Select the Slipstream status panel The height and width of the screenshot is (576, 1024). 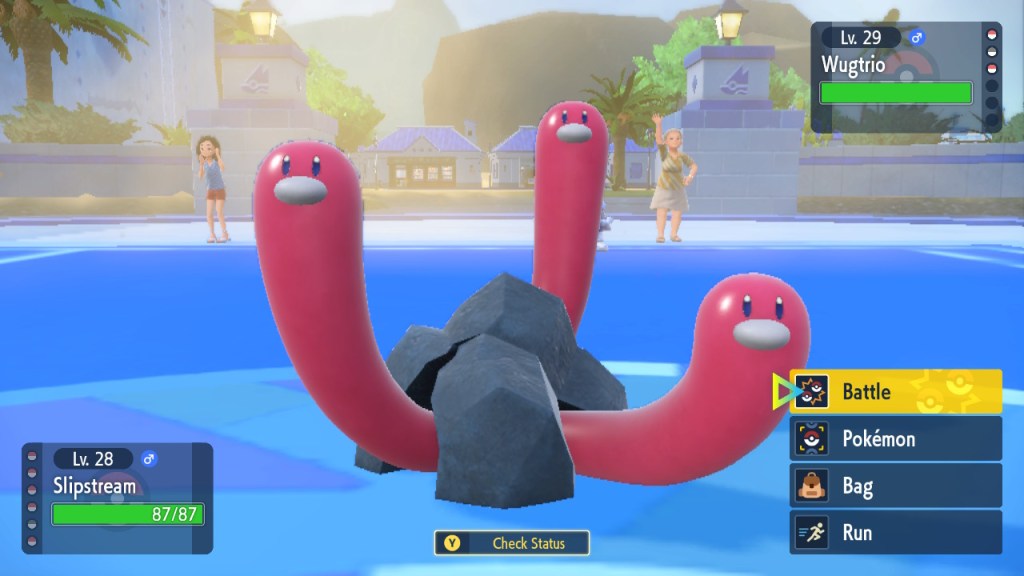click(x=118, y=497)
